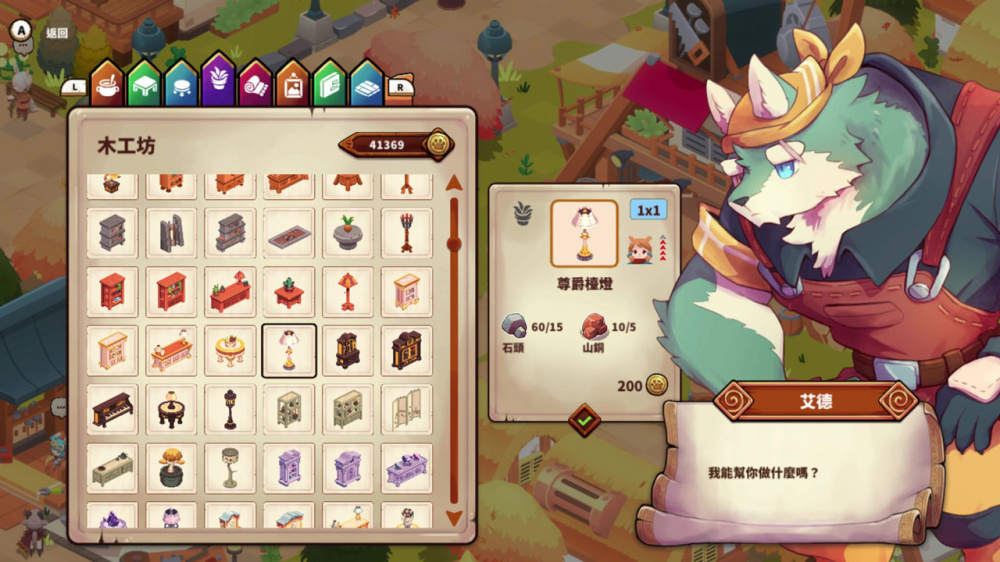Choose the framed picture category tab

tap(292, 83)
